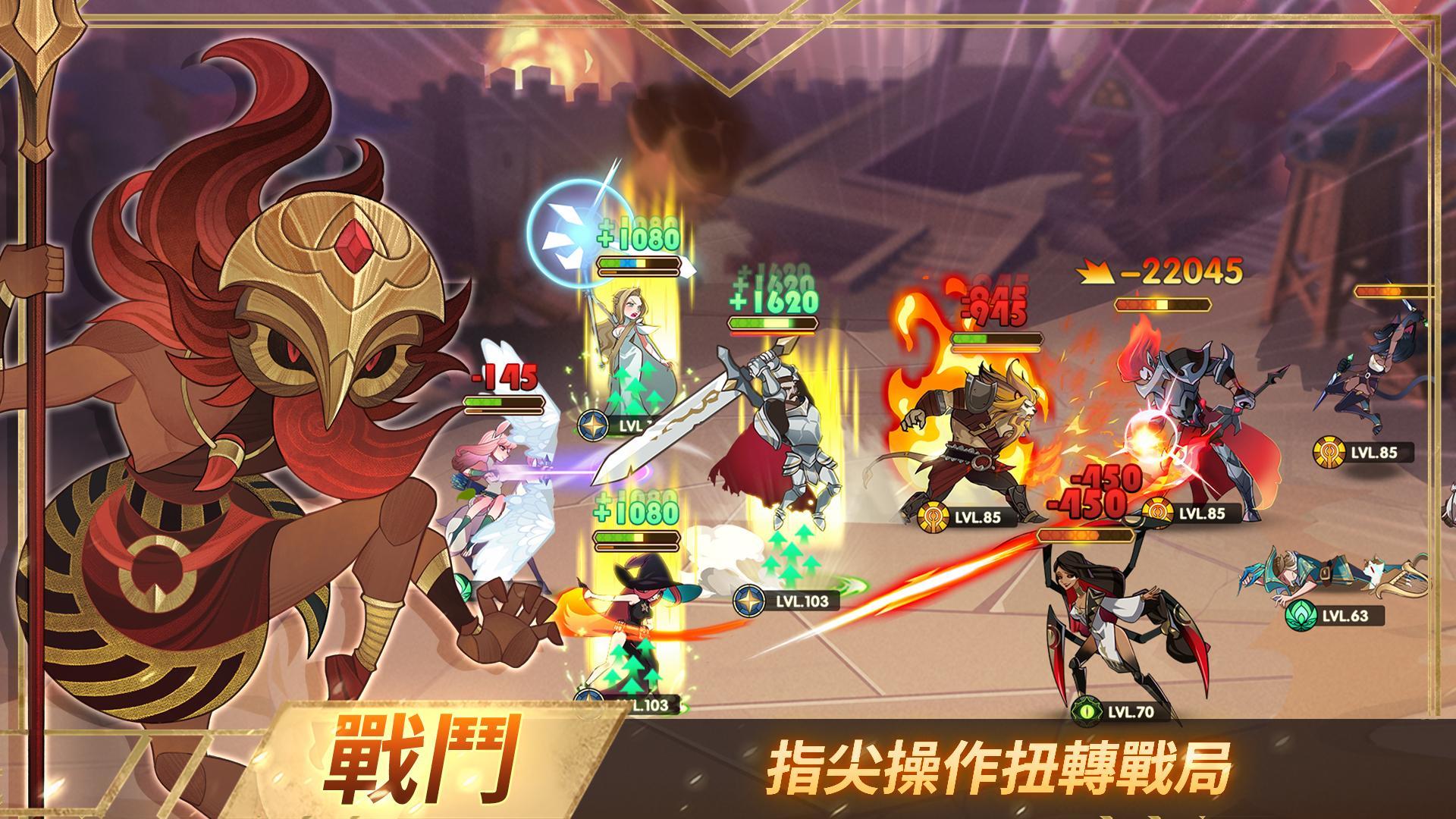Select the crown icon next to -22045 damage
Screen dimensions: 1456x819
(x=1097, y=273)
